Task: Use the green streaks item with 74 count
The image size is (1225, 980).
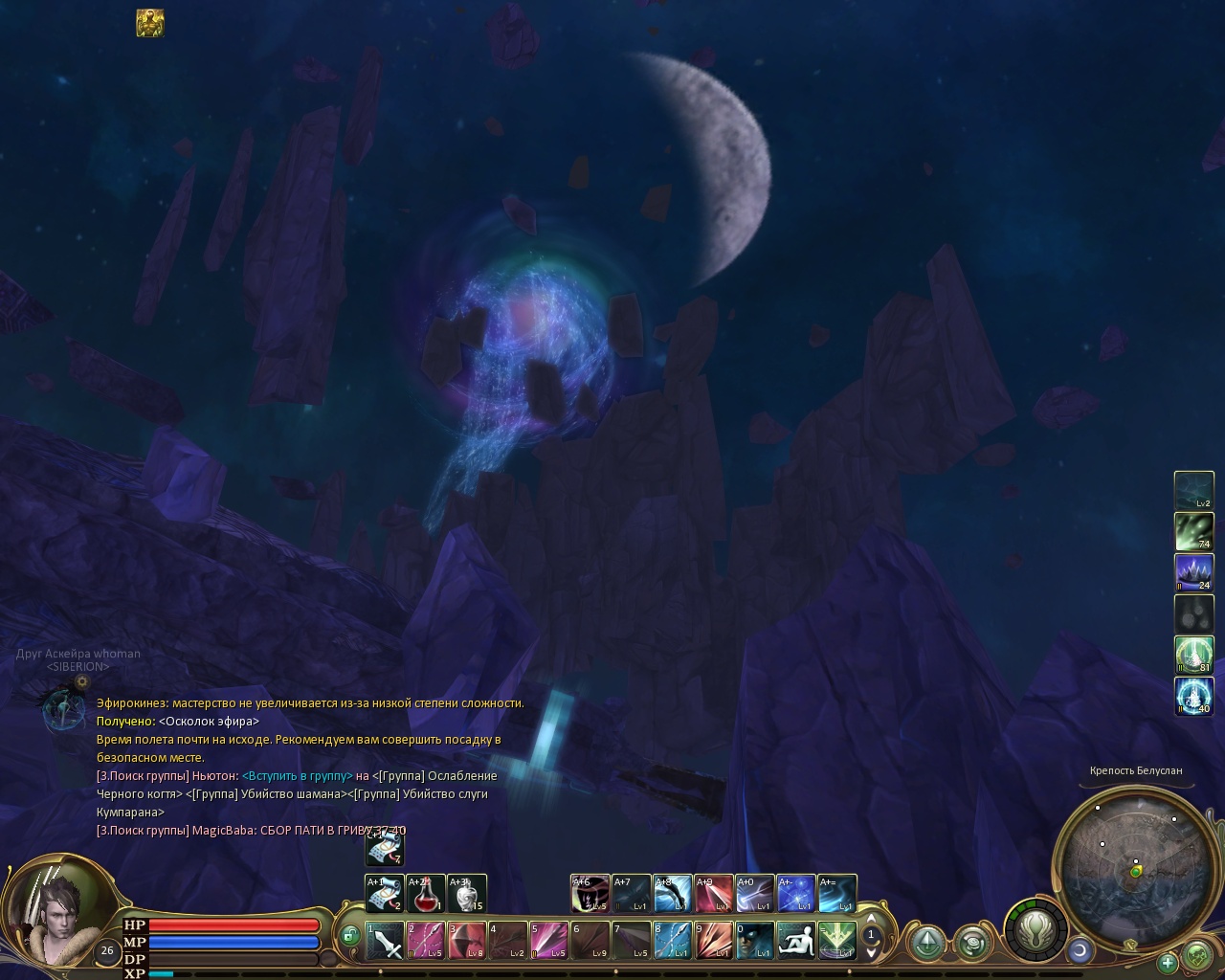Action: click(1193, 532)
